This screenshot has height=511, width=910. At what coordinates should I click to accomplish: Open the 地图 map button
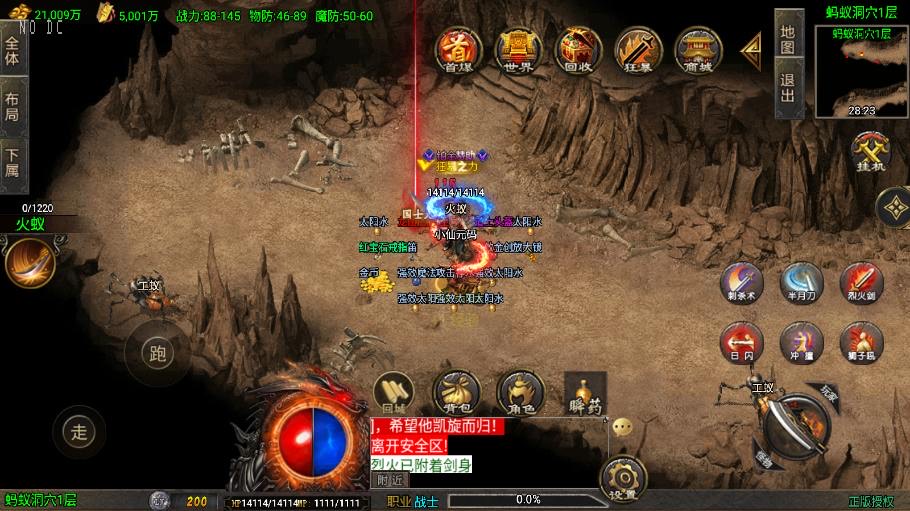click(788, 39)
